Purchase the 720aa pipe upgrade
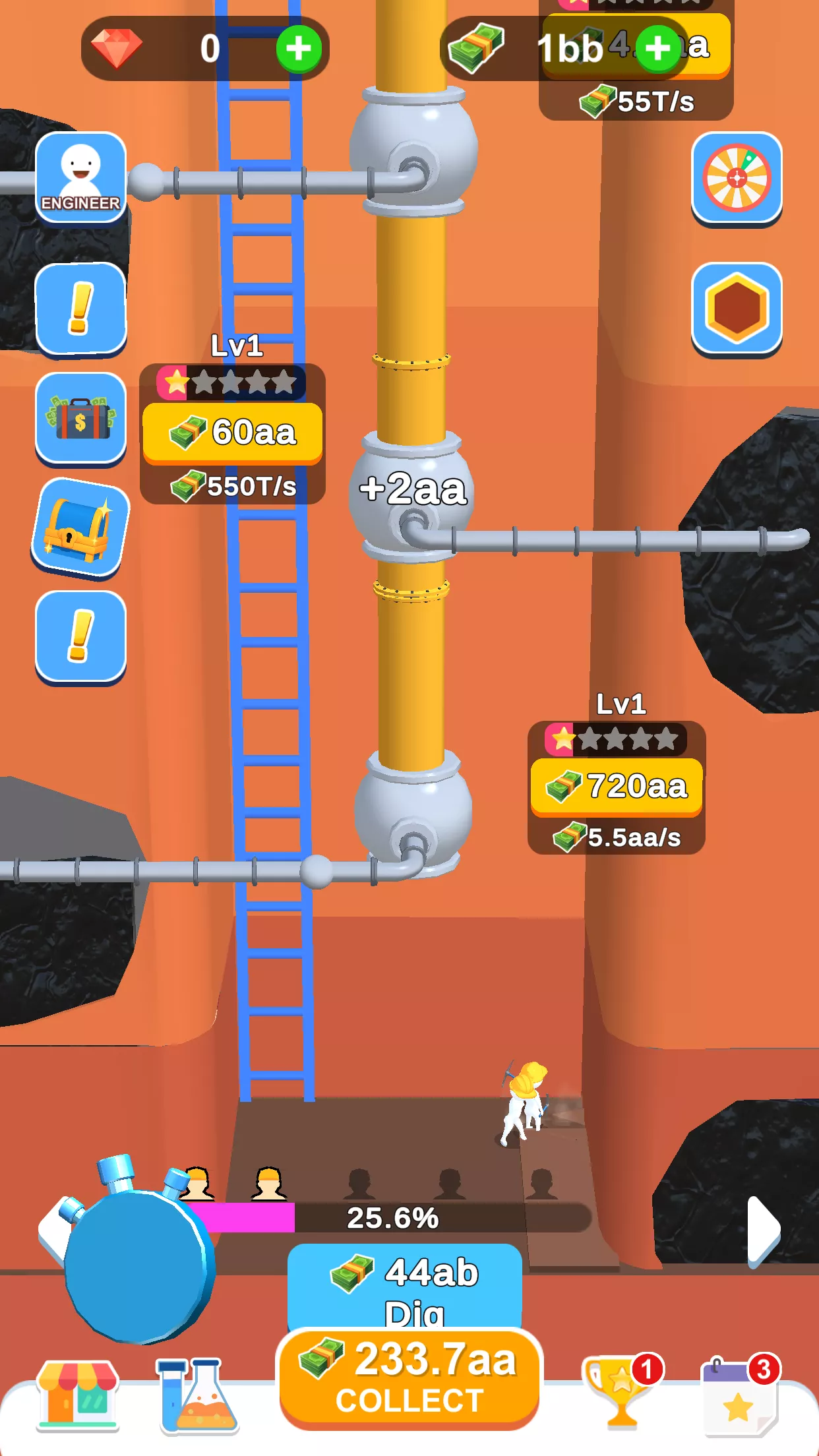819x1456 pixels. [x=617, y=787]
